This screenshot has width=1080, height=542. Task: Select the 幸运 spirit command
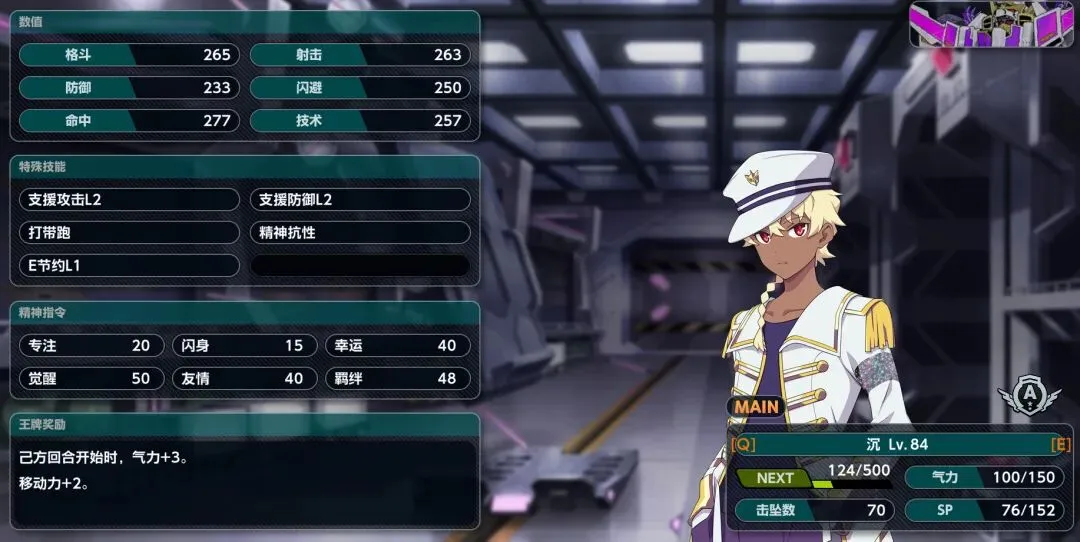396,346
